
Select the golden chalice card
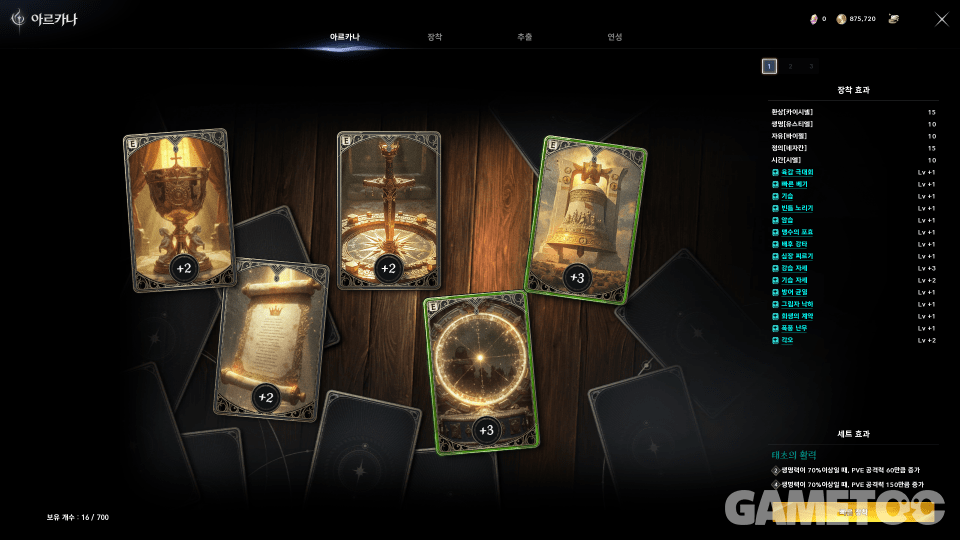(x=179, y=210)
